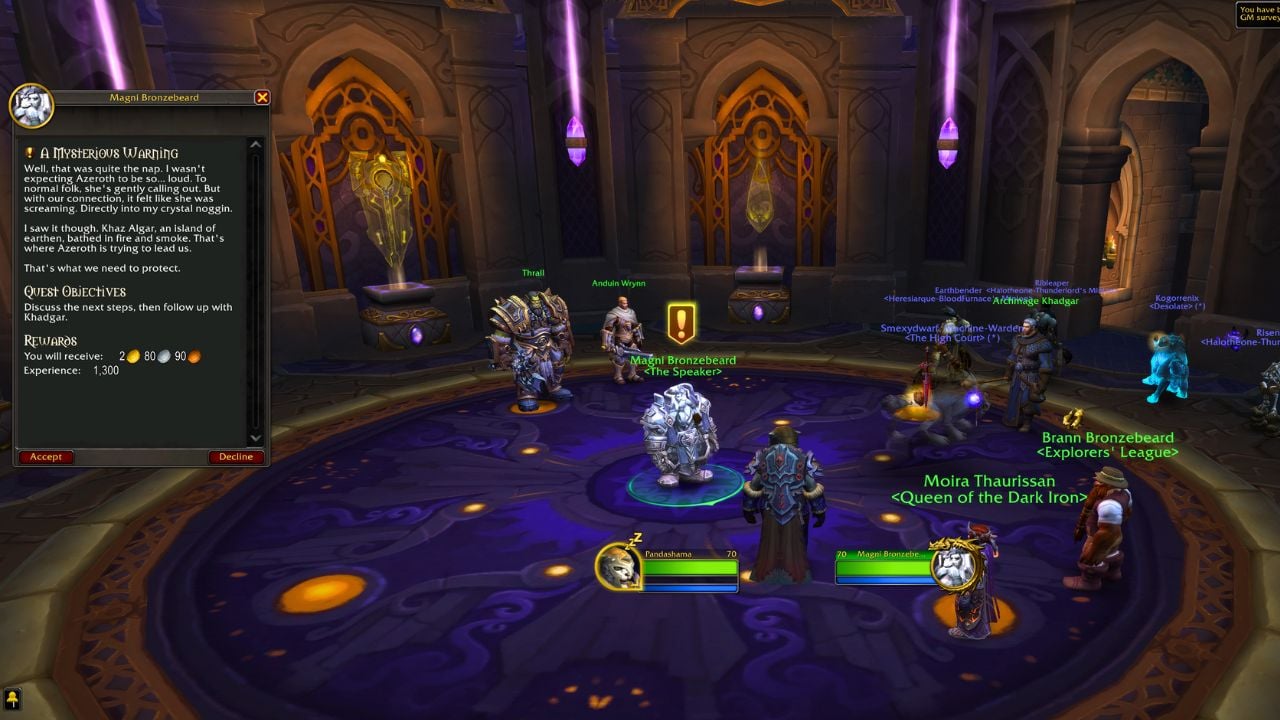Screen dimensions: 1280x720
Task: Click the yellow exclamation mark above Magni Bronzebeard
Action: pyautogui.click(x=679, y=320)
